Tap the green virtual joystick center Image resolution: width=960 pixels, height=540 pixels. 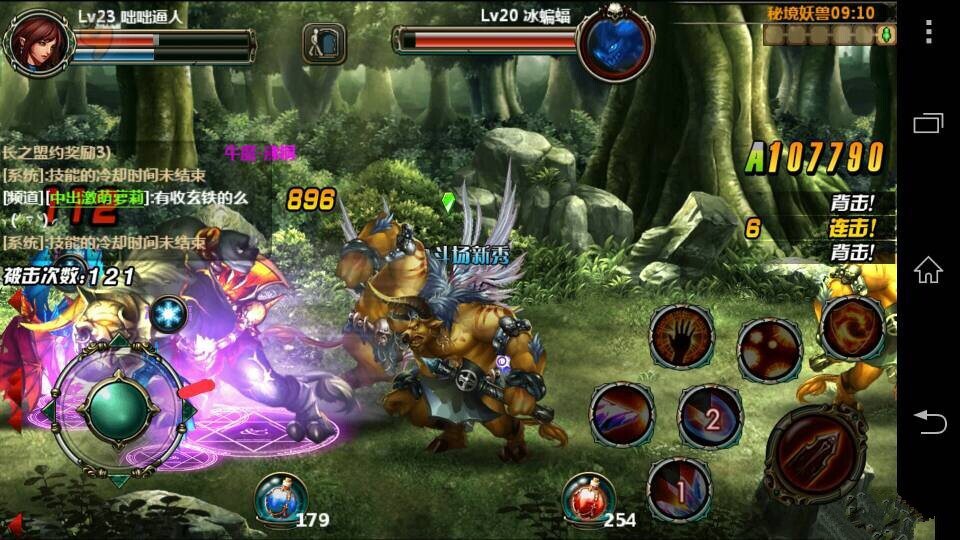click(118, 407)
